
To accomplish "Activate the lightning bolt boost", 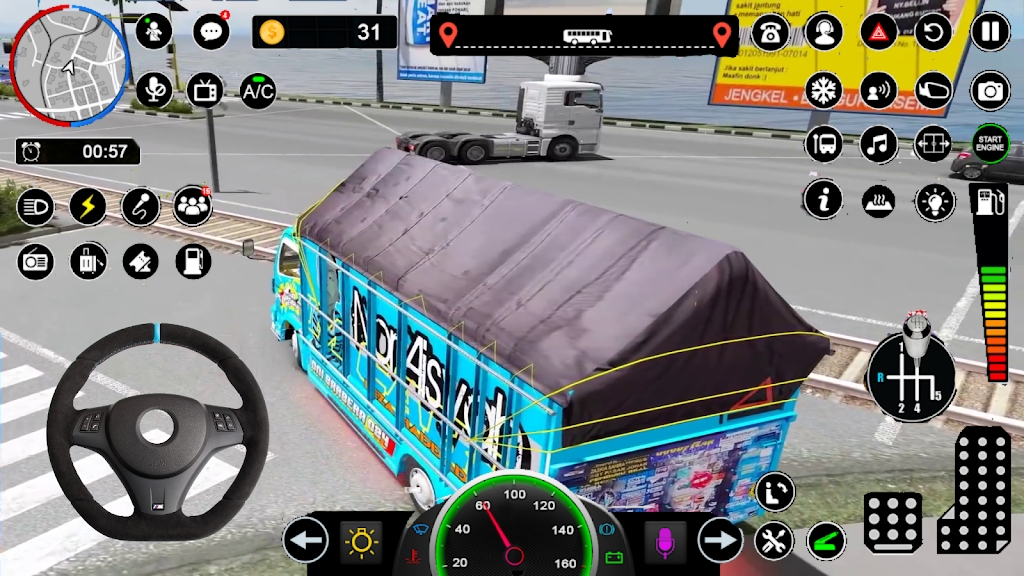I will tap(88, 206).
